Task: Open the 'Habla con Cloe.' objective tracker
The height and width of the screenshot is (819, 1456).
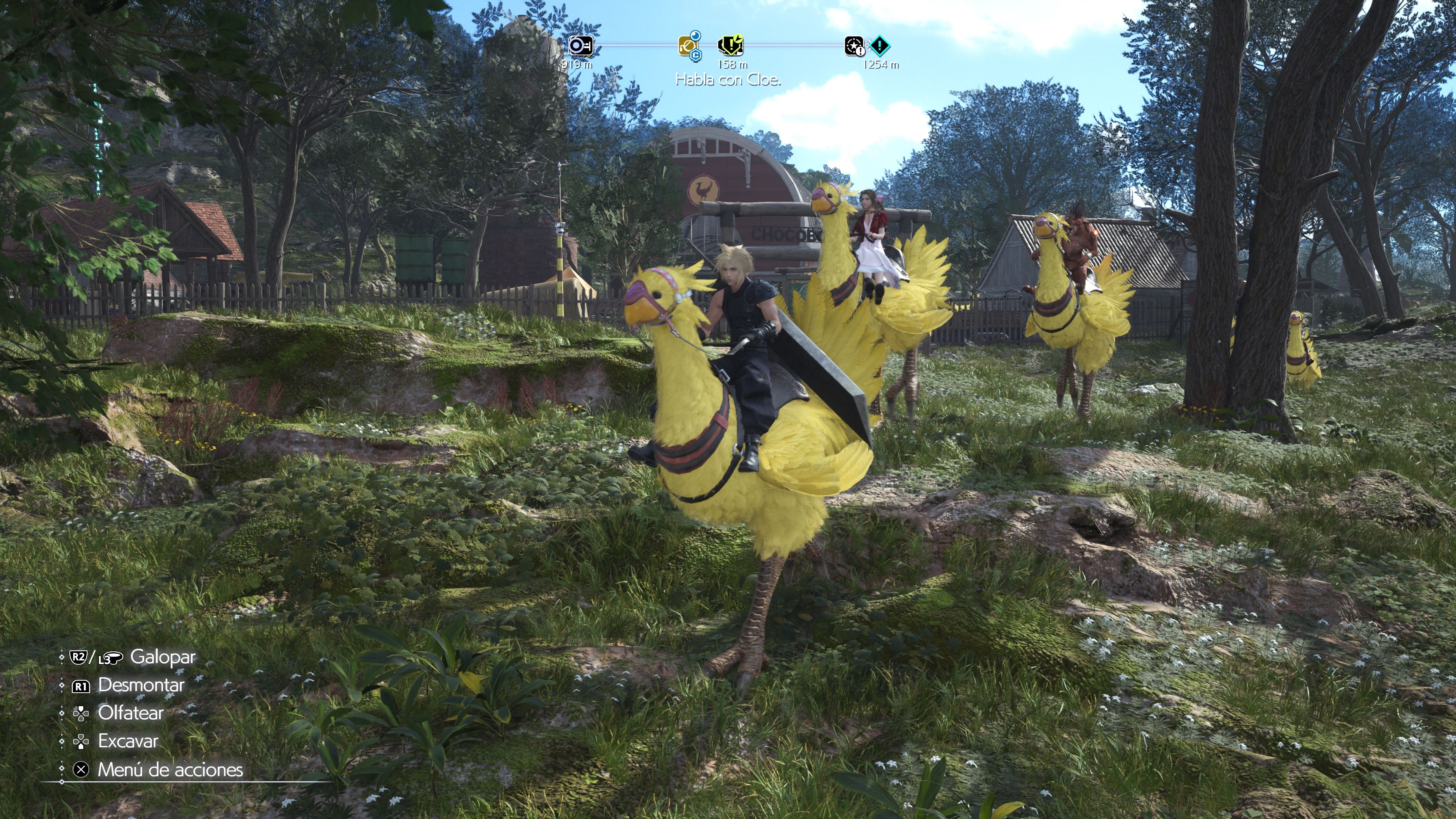Action: tap(728, 80)
